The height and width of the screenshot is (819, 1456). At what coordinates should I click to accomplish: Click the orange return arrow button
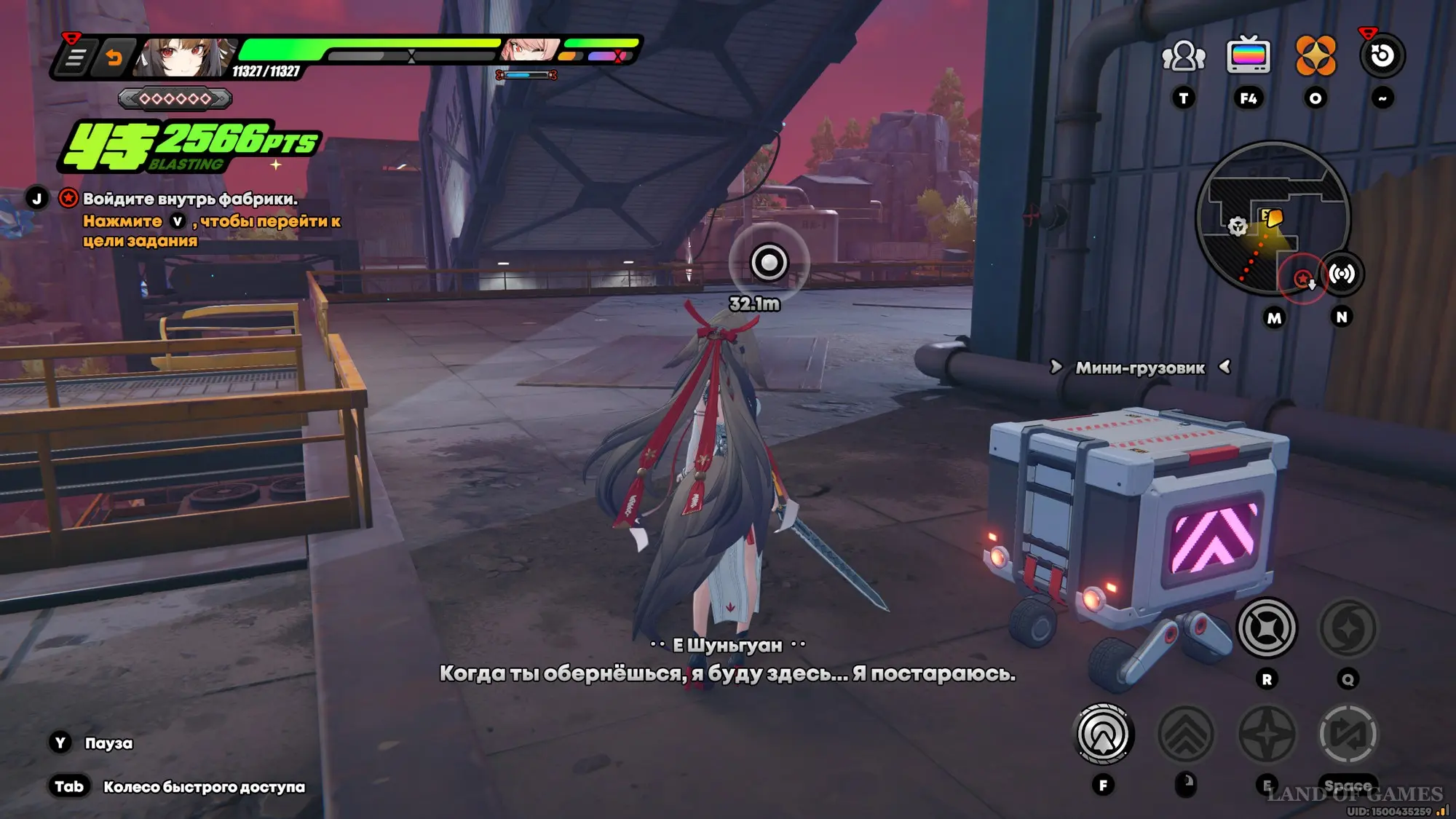(x=114, y=57)
